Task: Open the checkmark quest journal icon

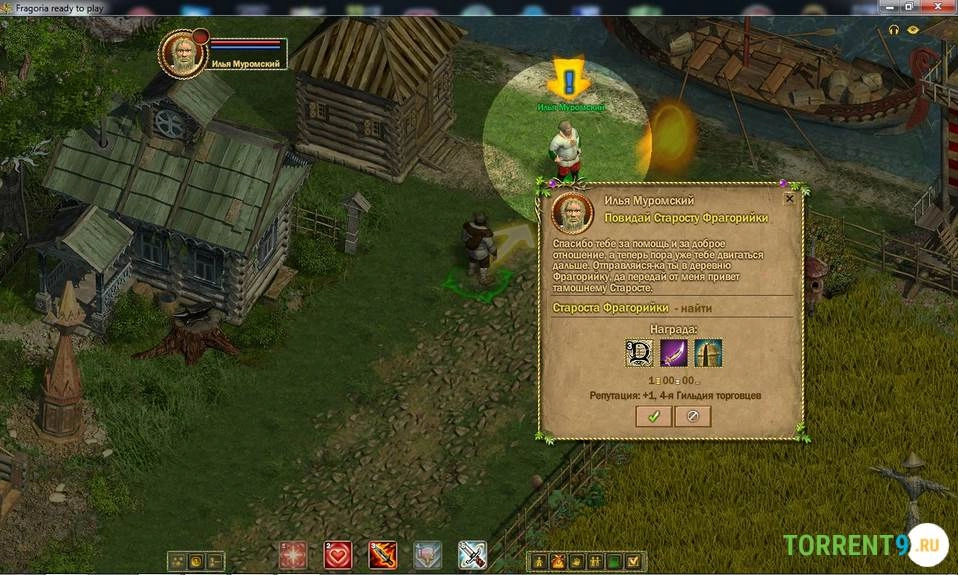Action: point(631,561)
